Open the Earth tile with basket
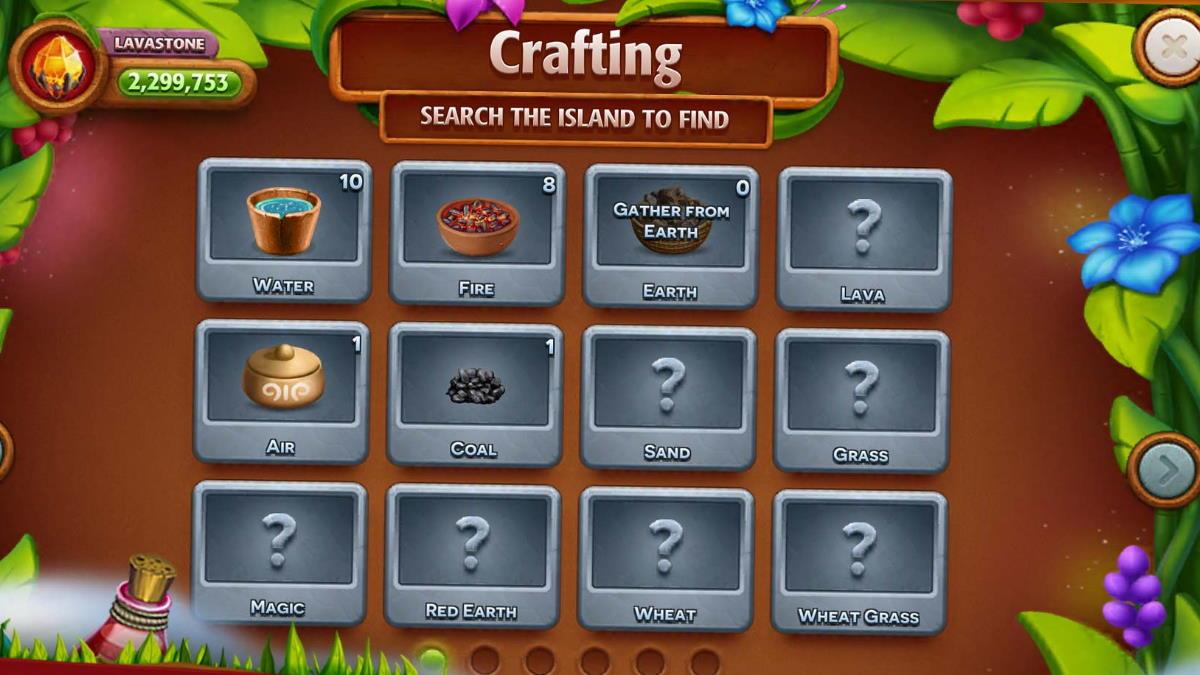The image size is (1200, 675). pyautogui.click(x=670, y=234)
